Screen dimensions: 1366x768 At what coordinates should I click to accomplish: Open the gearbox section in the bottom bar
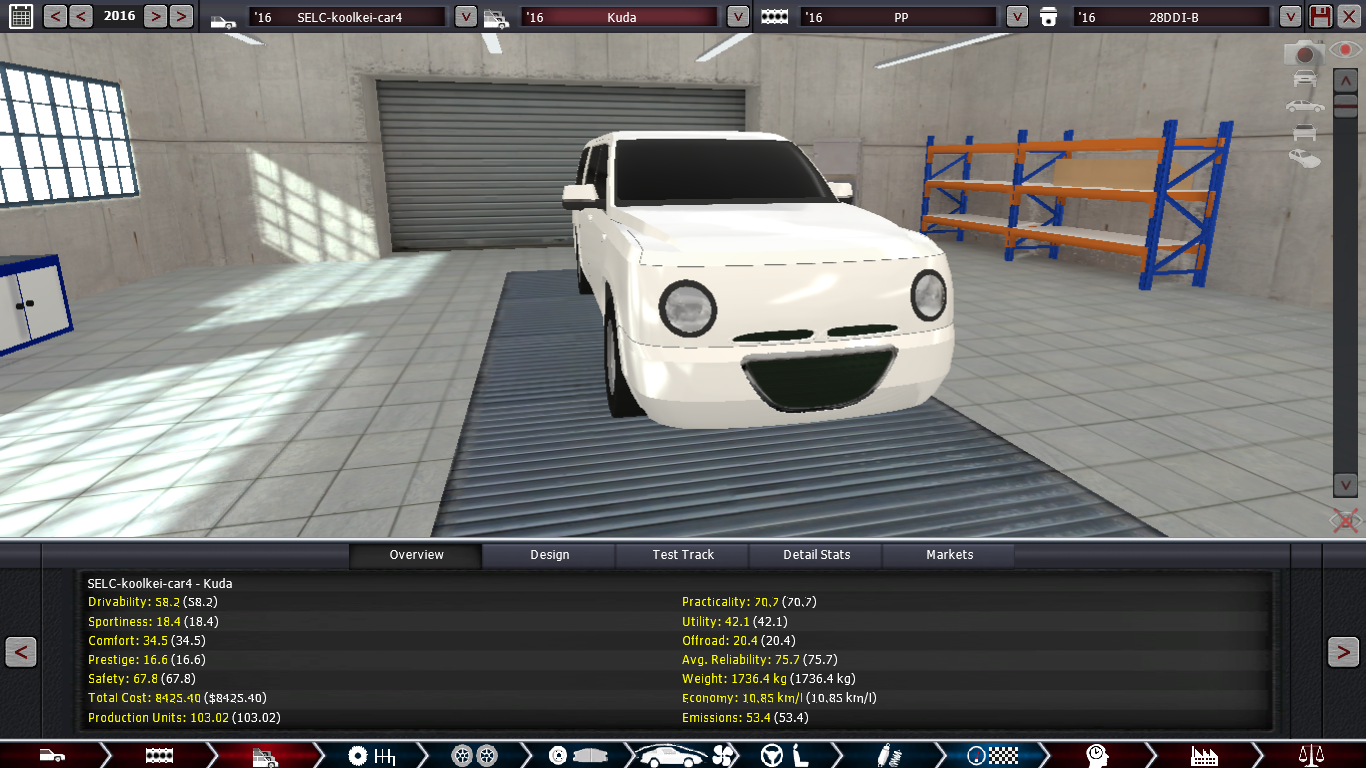pyautogui.click(x=371, y=755)
